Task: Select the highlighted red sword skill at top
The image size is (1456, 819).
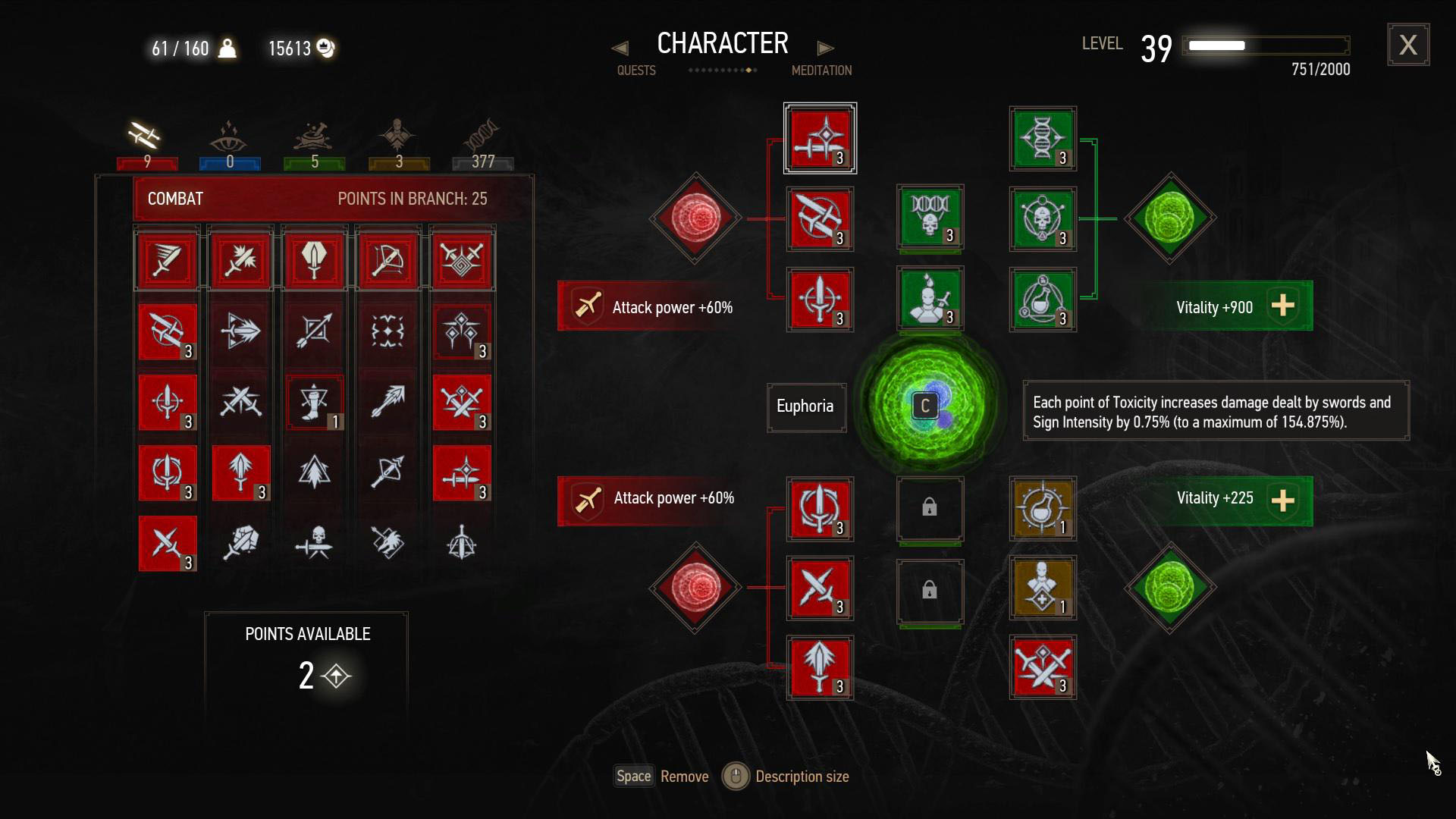Action: [820, 138]
